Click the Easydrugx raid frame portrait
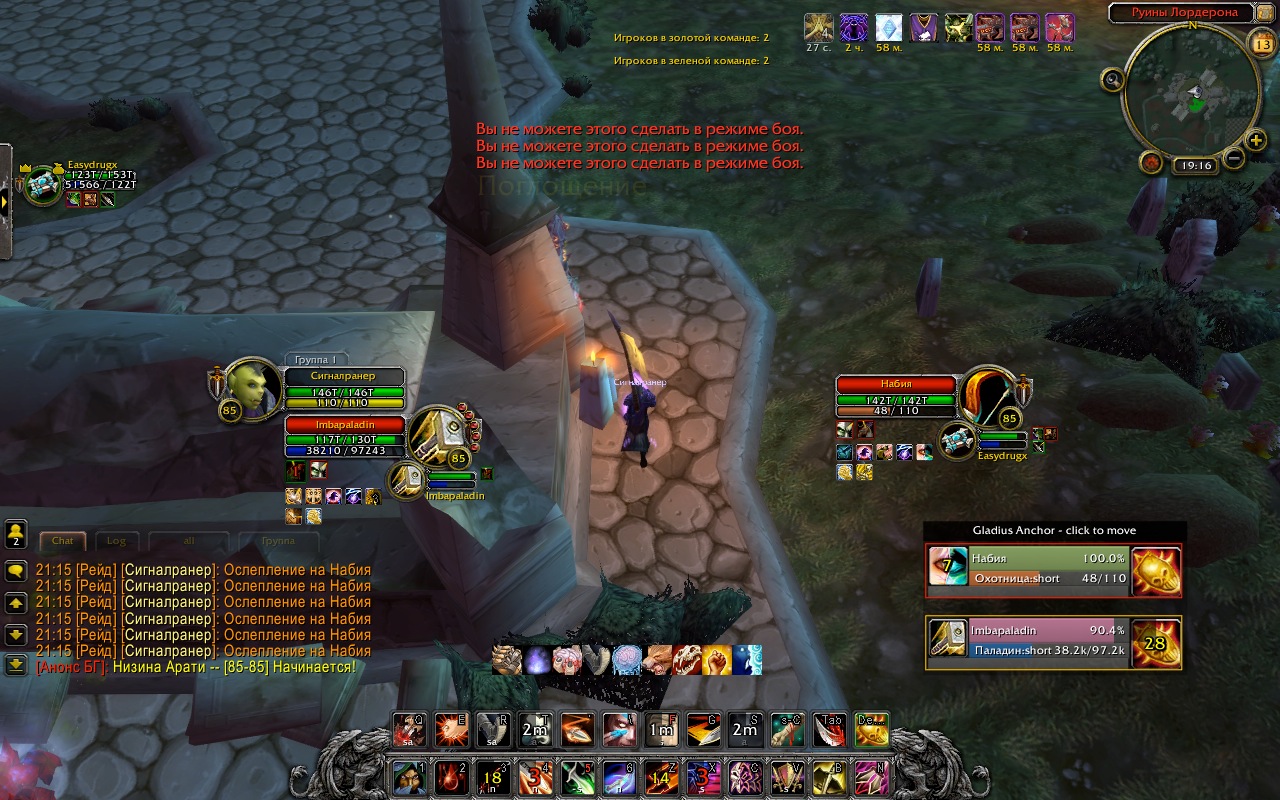1280x800 pixels. tap(42, 185)
